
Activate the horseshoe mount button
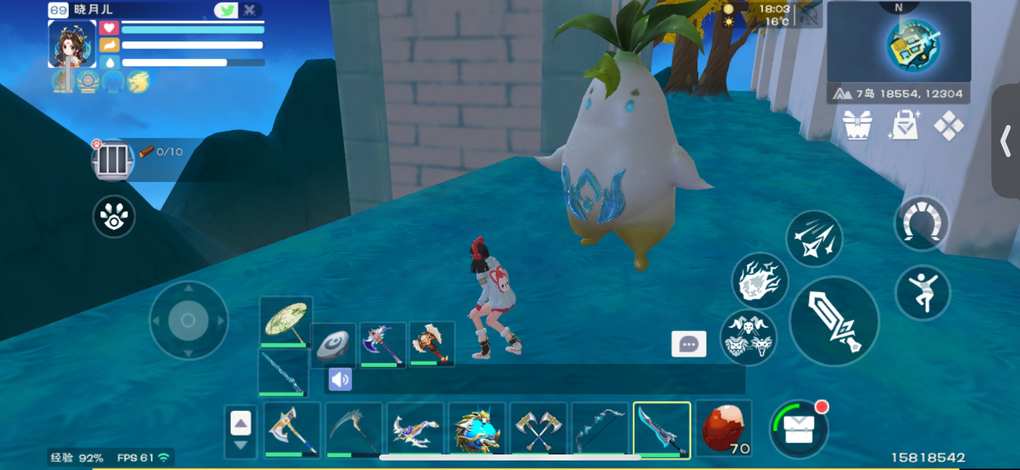tap(920, 223)
